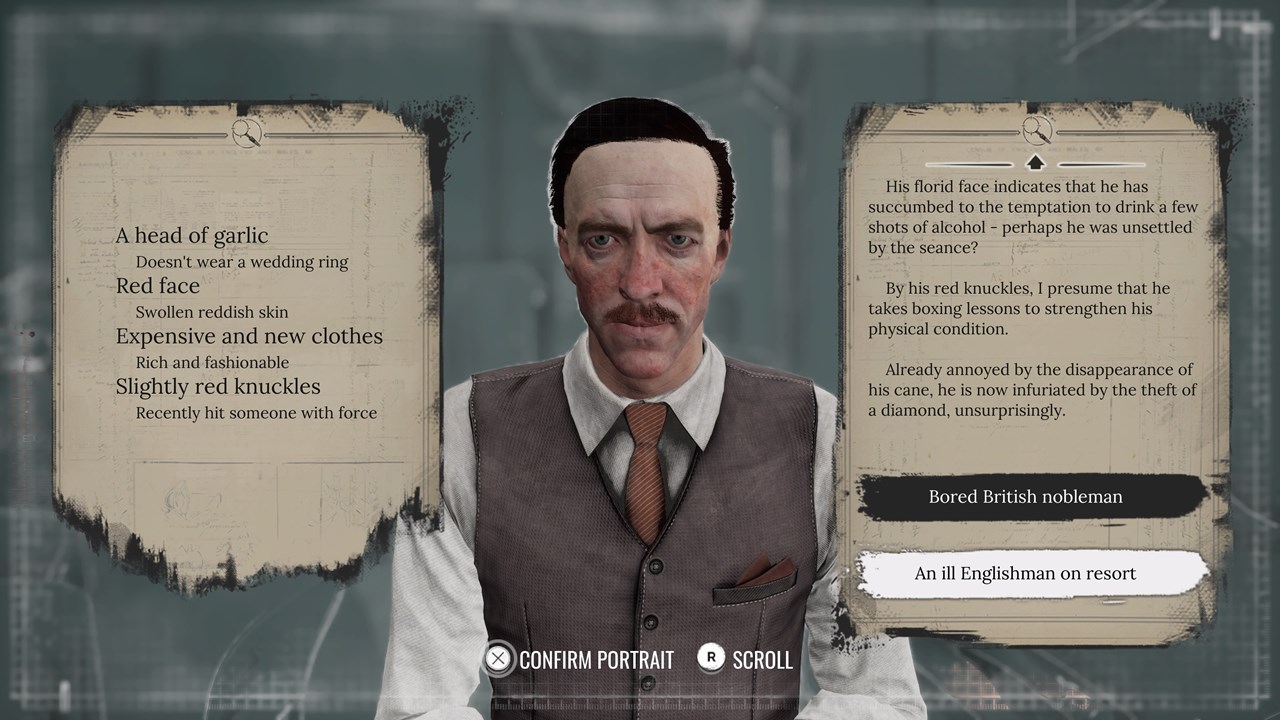Viewport: 1280px width, 720px height.
Task: Select the "Slightly red knuckles" observation
Action: click(x=218, y=387)
